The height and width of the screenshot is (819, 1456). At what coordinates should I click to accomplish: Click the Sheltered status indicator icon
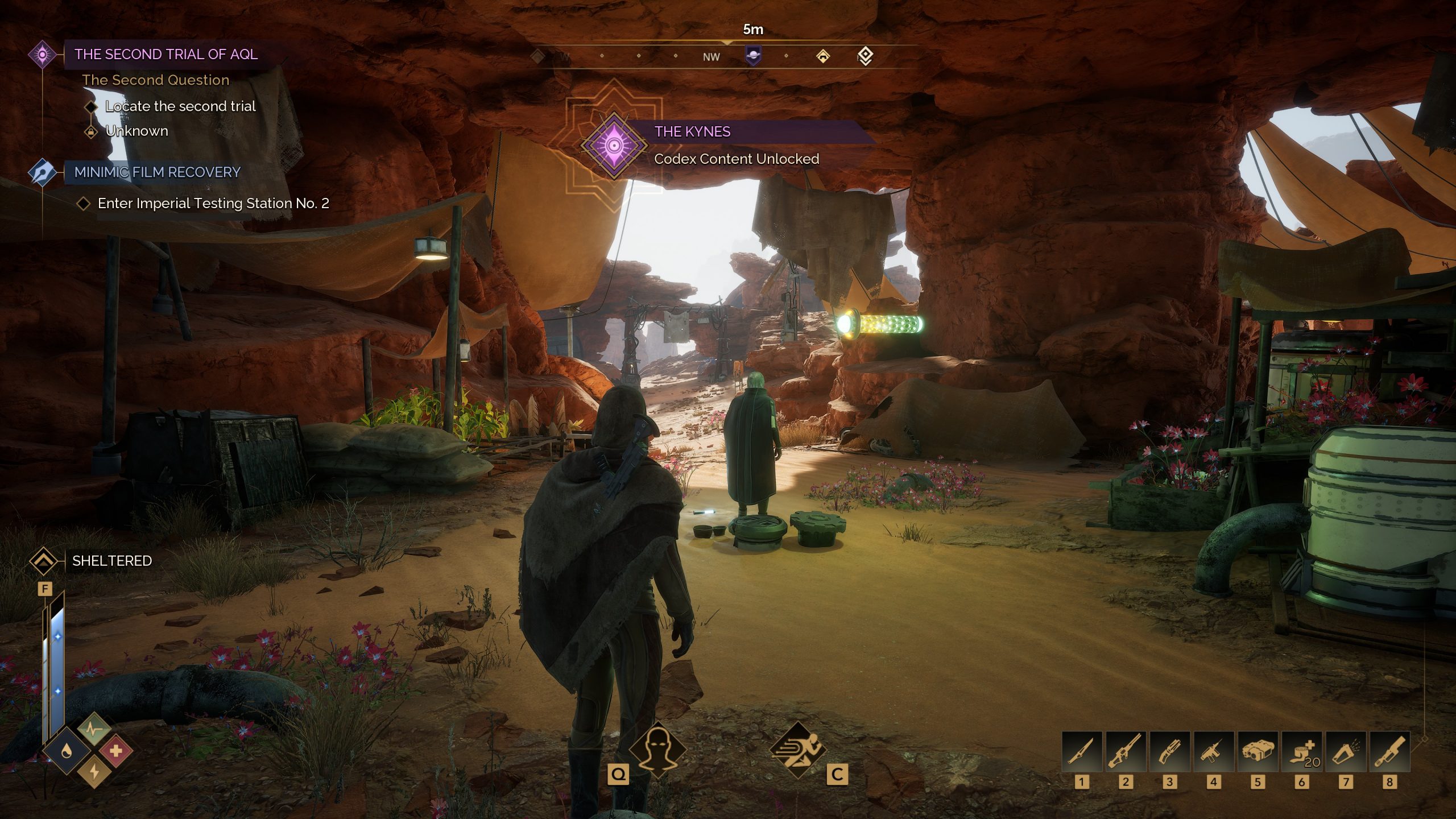(43, 561)
